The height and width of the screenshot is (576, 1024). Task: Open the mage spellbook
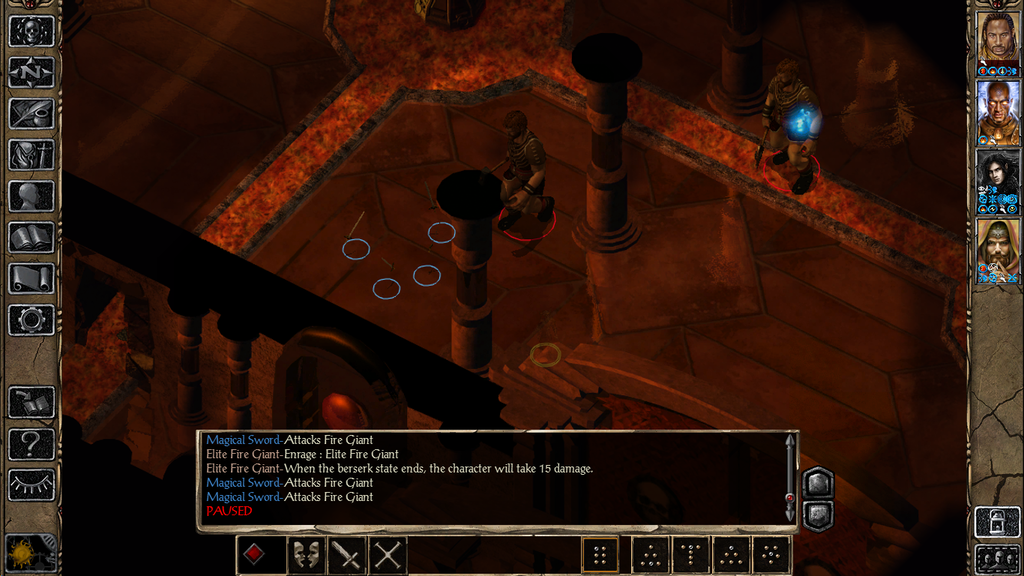click(x=31, y=237)
